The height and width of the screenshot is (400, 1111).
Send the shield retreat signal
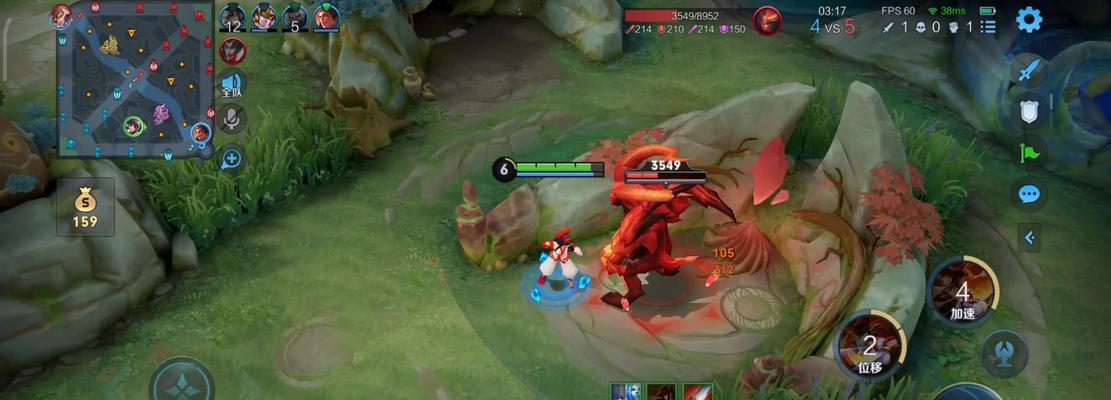[x=1028, y=110]
